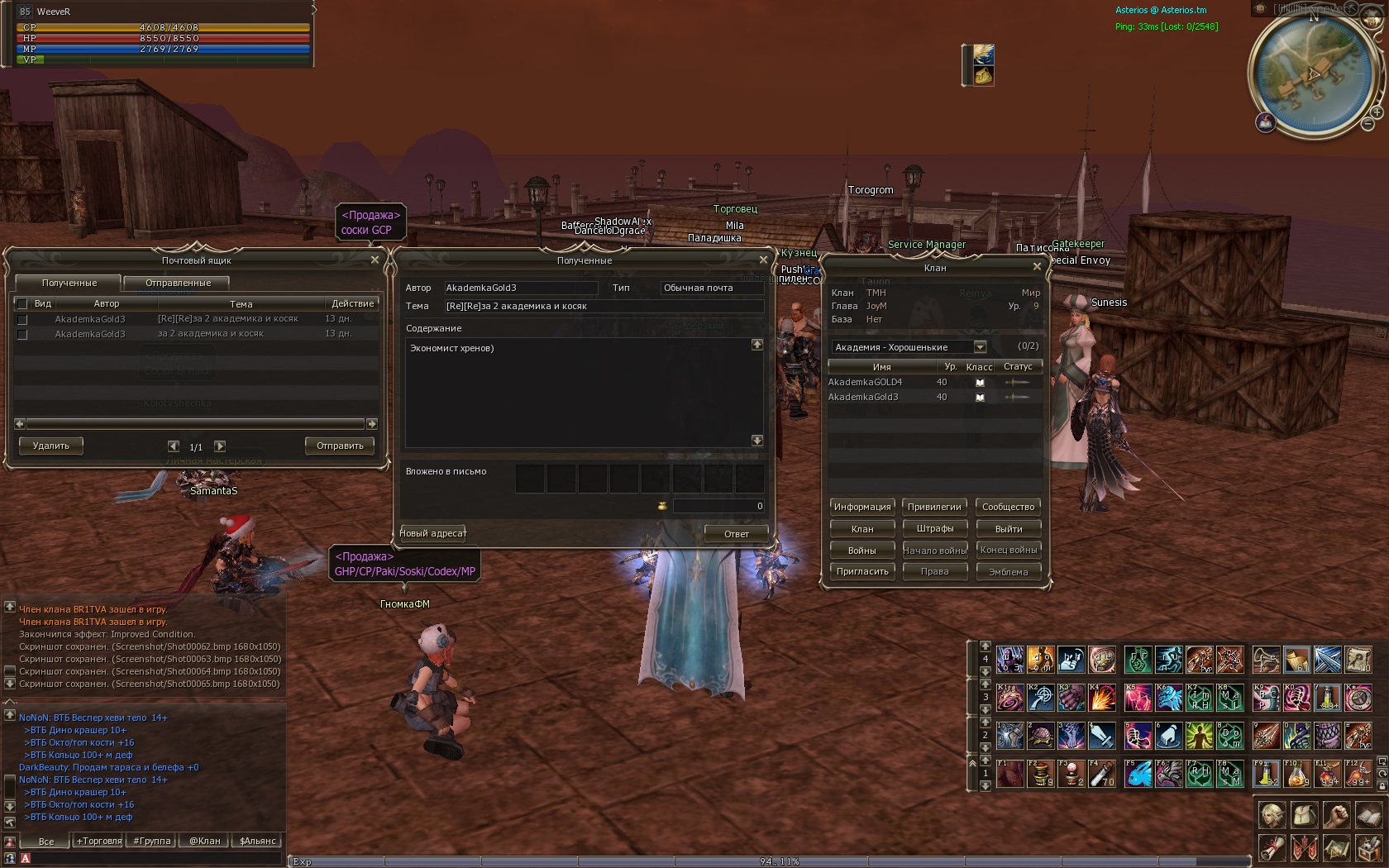Close the Клан window

tap(1037, 266)
